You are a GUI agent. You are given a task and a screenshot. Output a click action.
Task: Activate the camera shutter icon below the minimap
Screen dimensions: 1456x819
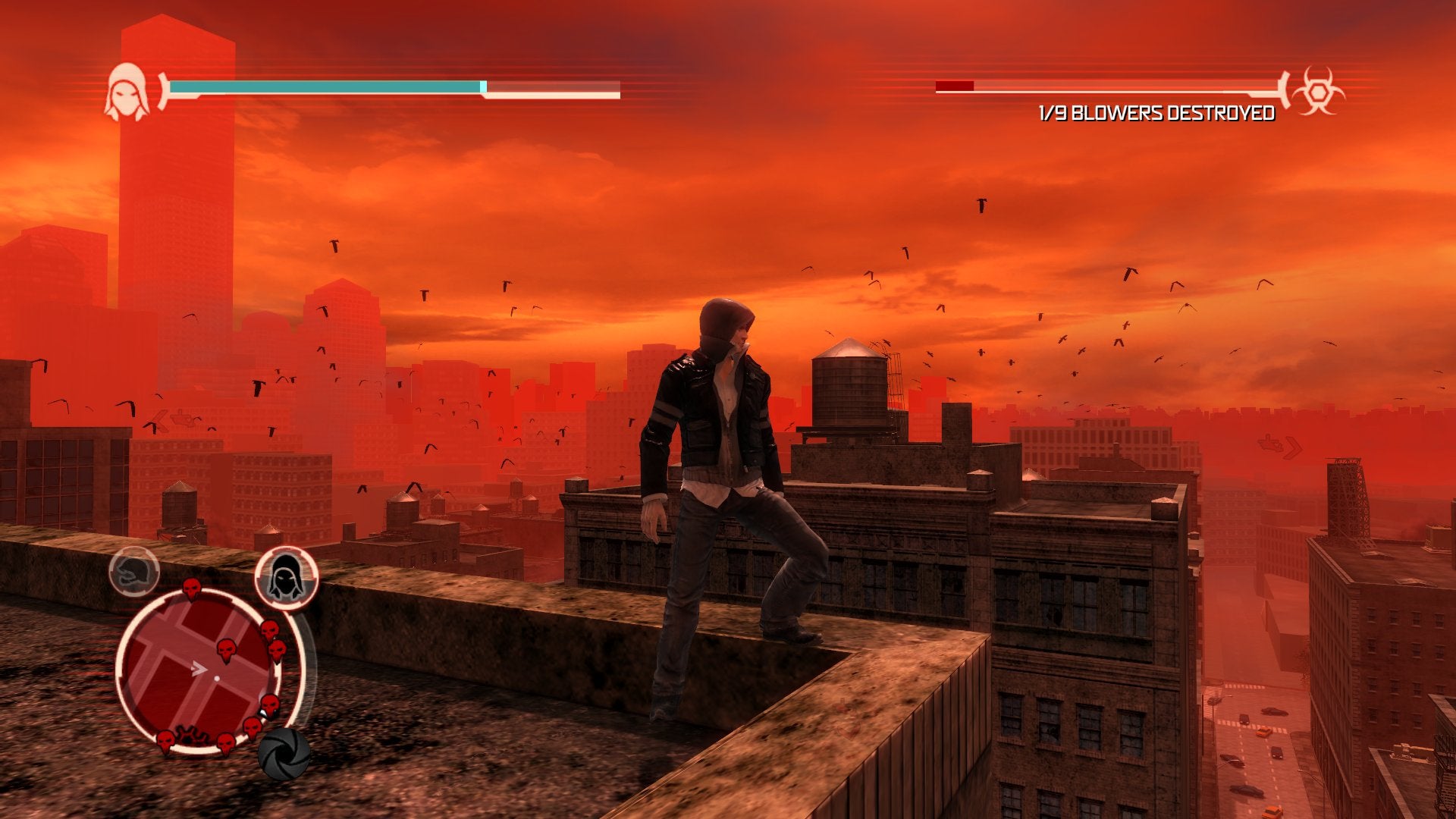click(284, 753)
